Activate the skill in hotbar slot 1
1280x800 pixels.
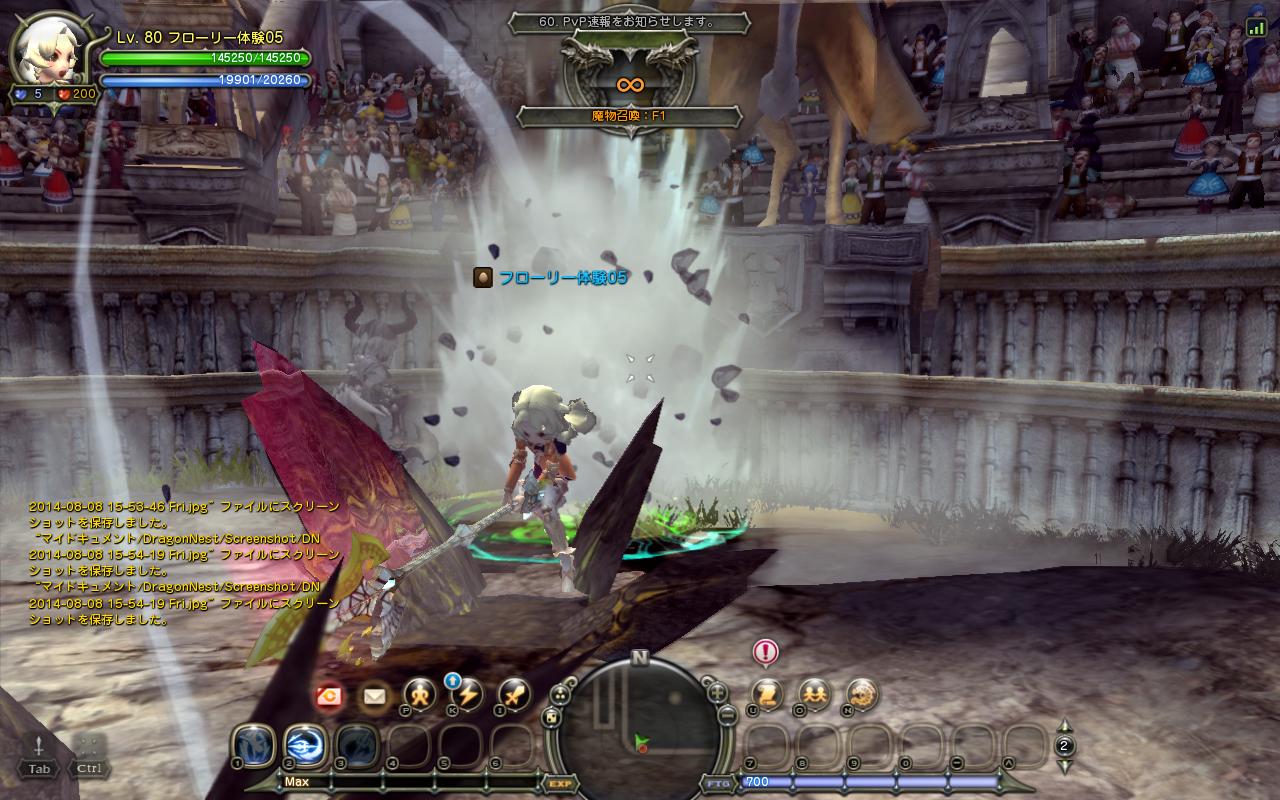(x=254, y=745)
